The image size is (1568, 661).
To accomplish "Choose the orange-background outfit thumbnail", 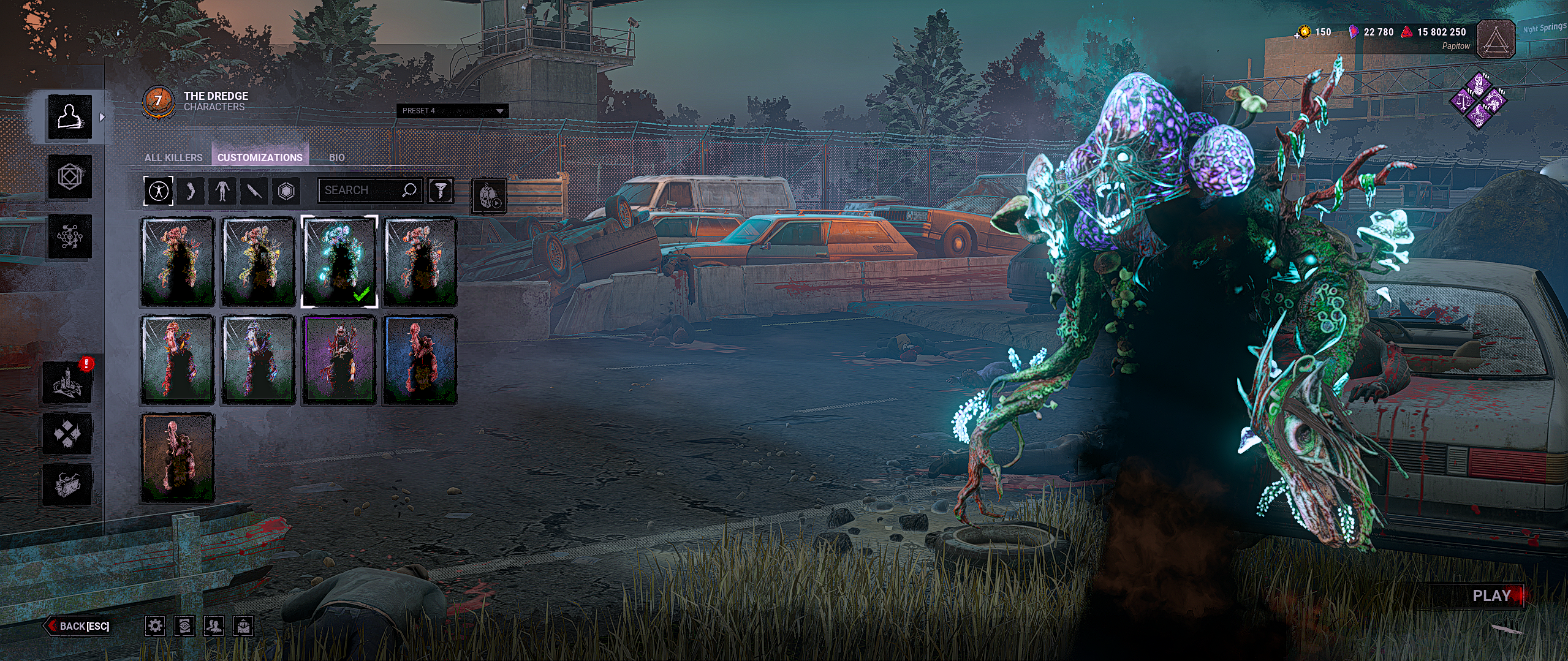I will [x=178, y=457].
